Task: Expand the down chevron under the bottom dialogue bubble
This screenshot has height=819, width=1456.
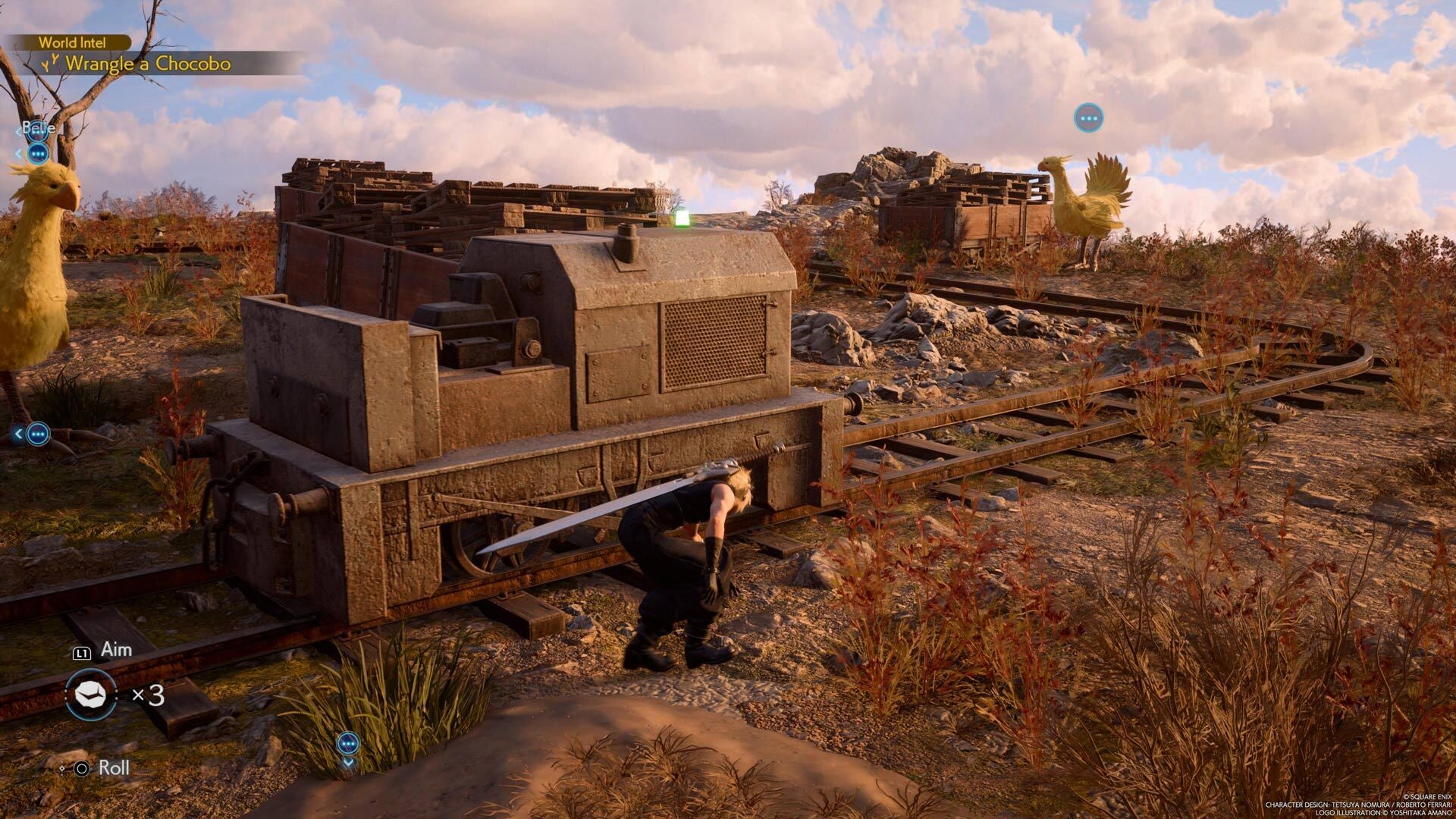Action: pos(348,763)
